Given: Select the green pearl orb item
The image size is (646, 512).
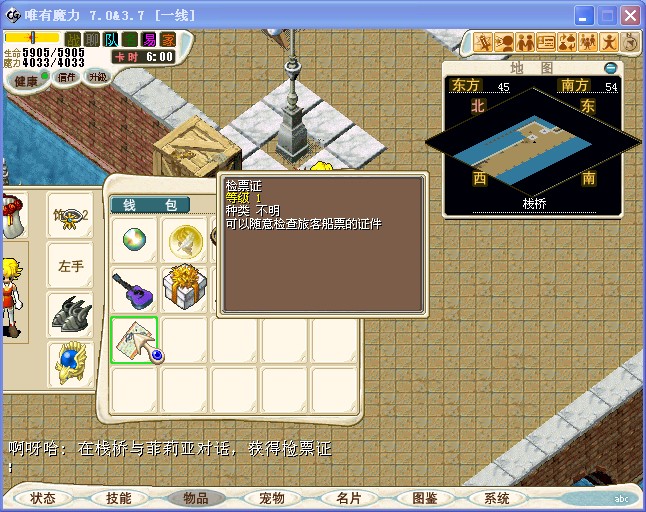Looking at the screenshot, I should pos(134,240).
